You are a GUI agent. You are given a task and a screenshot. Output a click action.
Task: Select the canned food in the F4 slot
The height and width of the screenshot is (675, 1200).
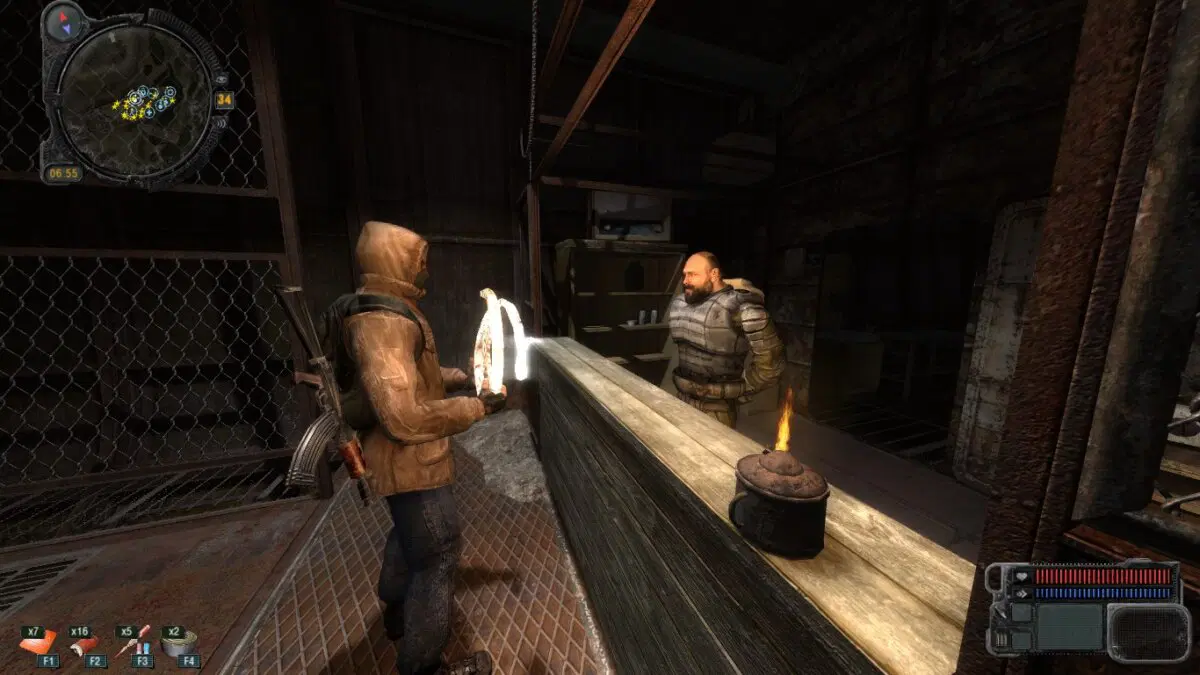tap(180, 644)
